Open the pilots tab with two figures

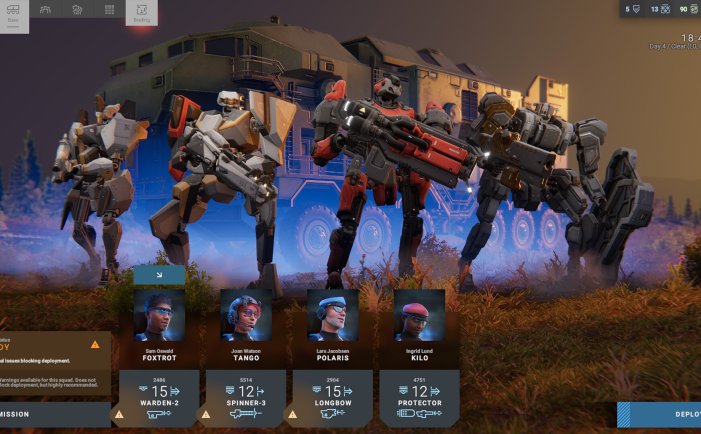pyautogui.click(x=45, y=10)
